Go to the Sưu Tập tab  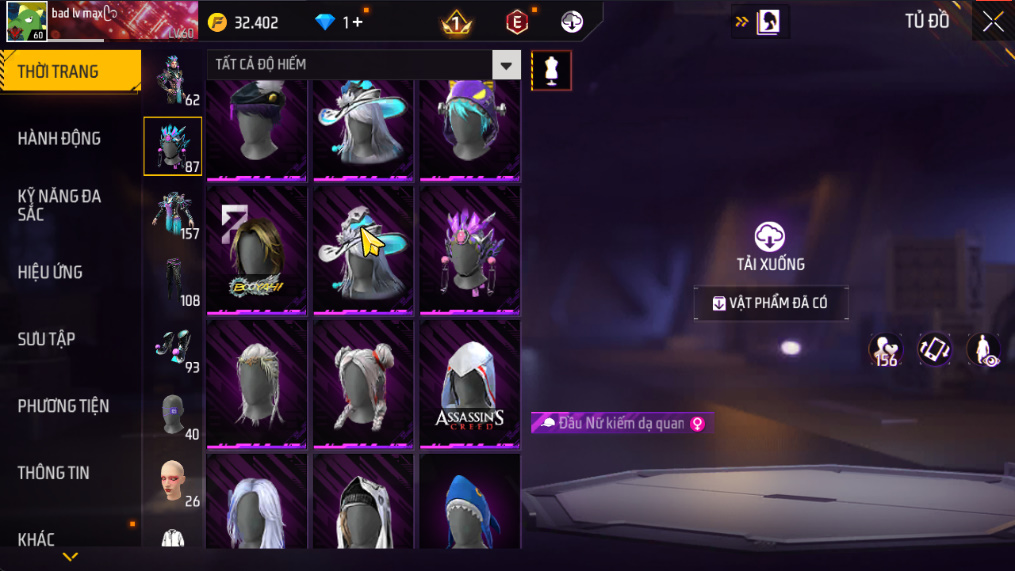[46, 339]
